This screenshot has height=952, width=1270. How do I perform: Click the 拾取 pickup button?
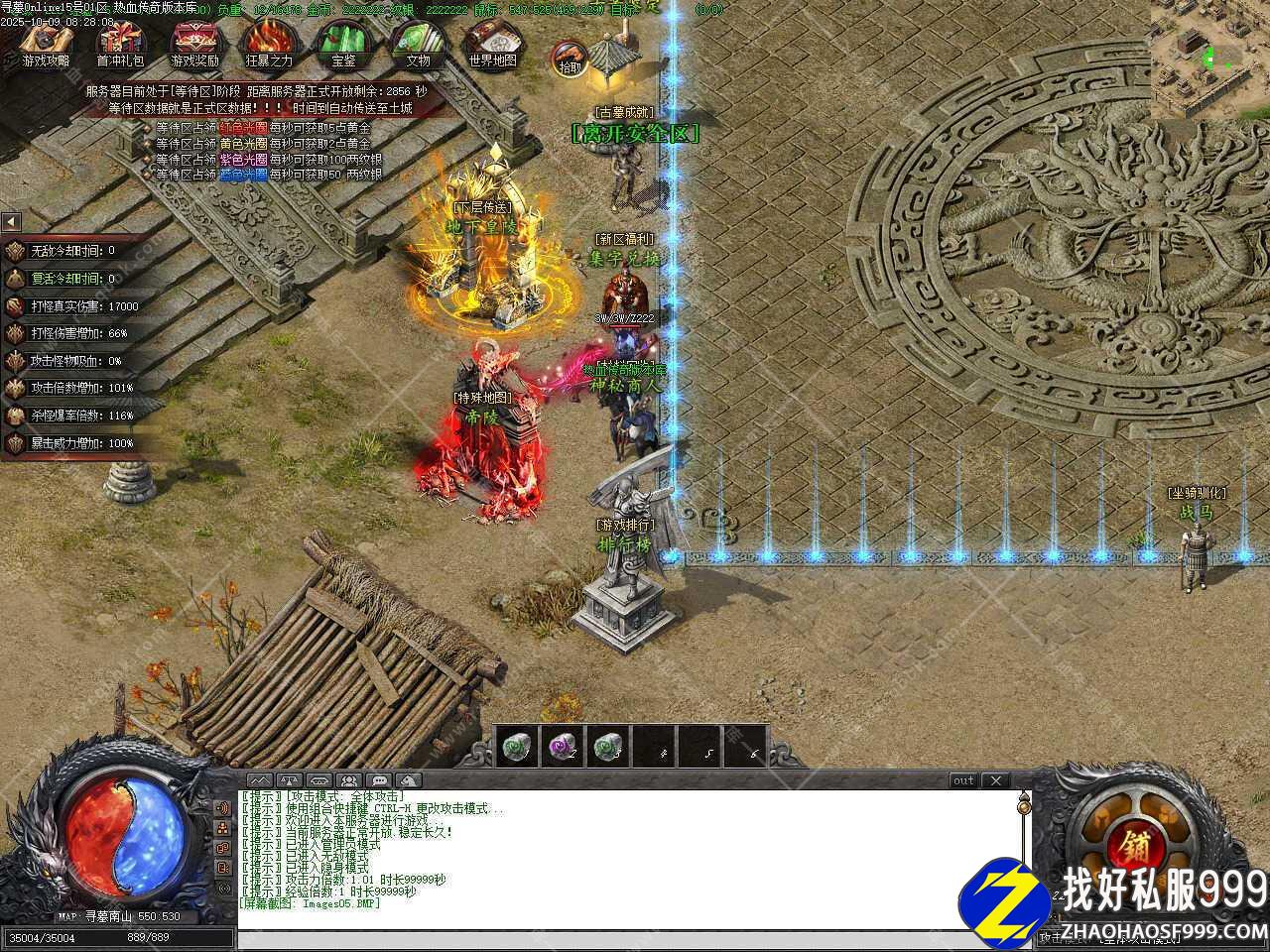[x=570, y=58]
